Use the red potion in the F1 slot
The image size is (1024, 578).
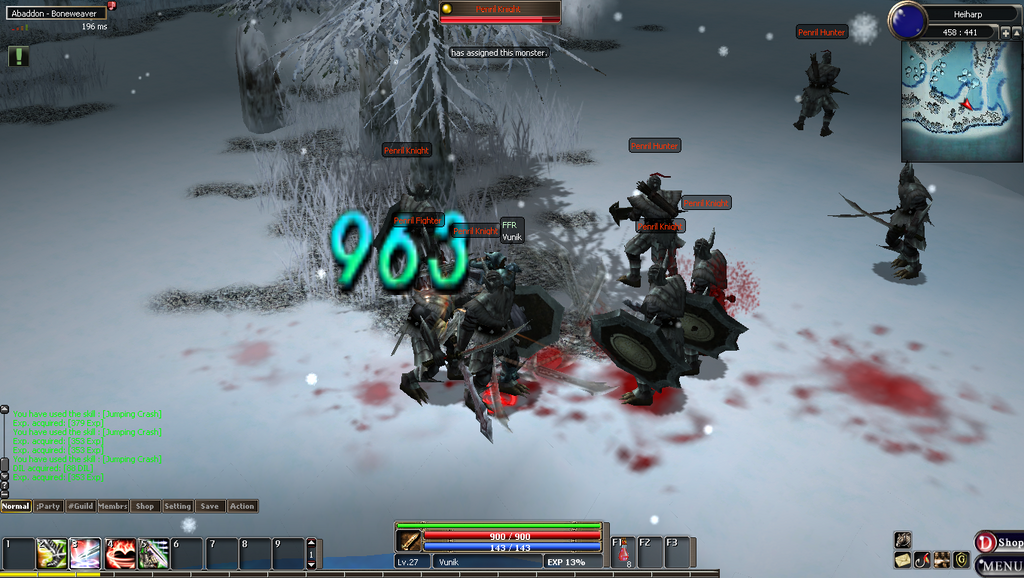(x=623, y=553)
